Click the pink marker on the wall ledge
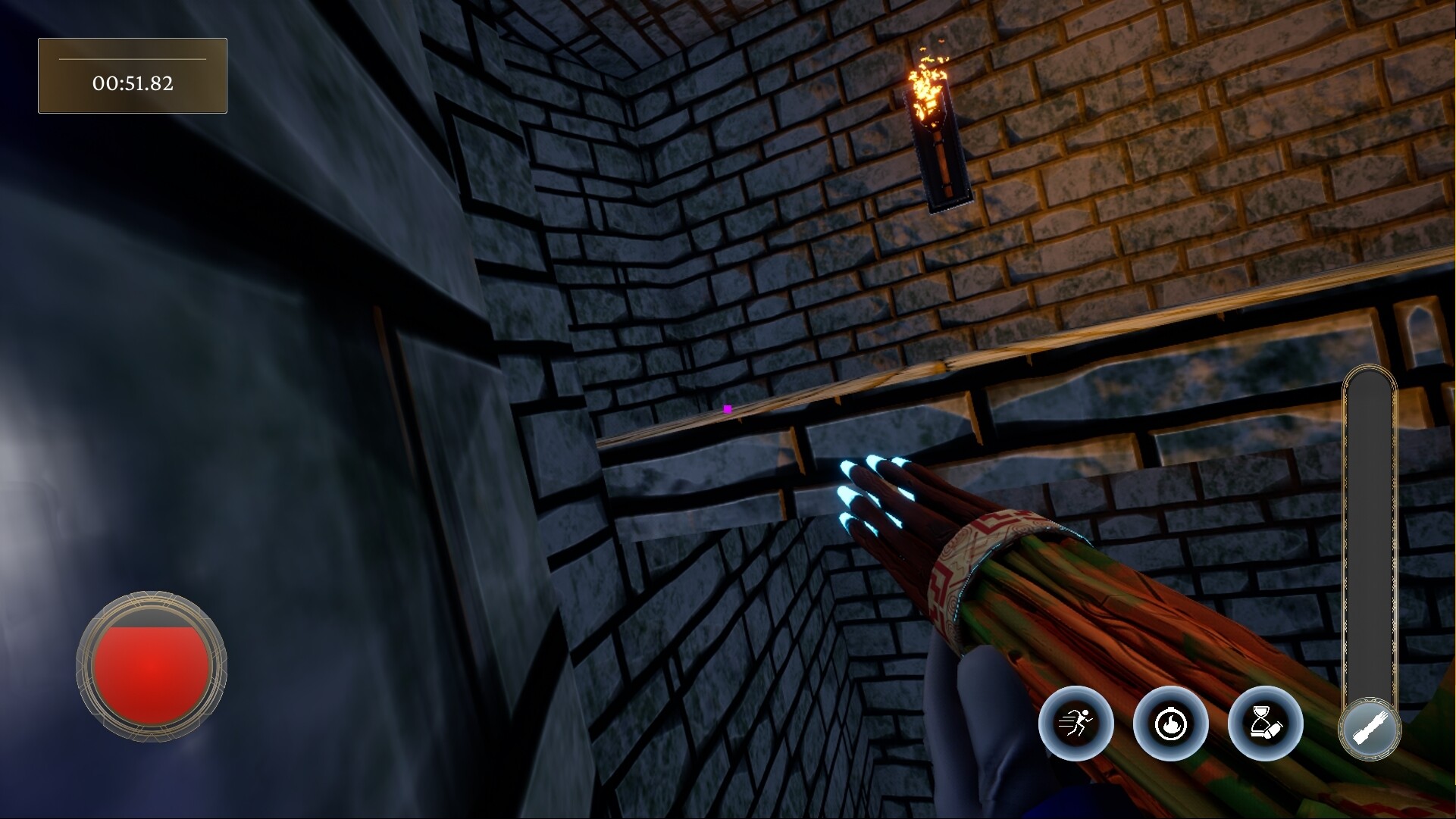 pos(727,408)
